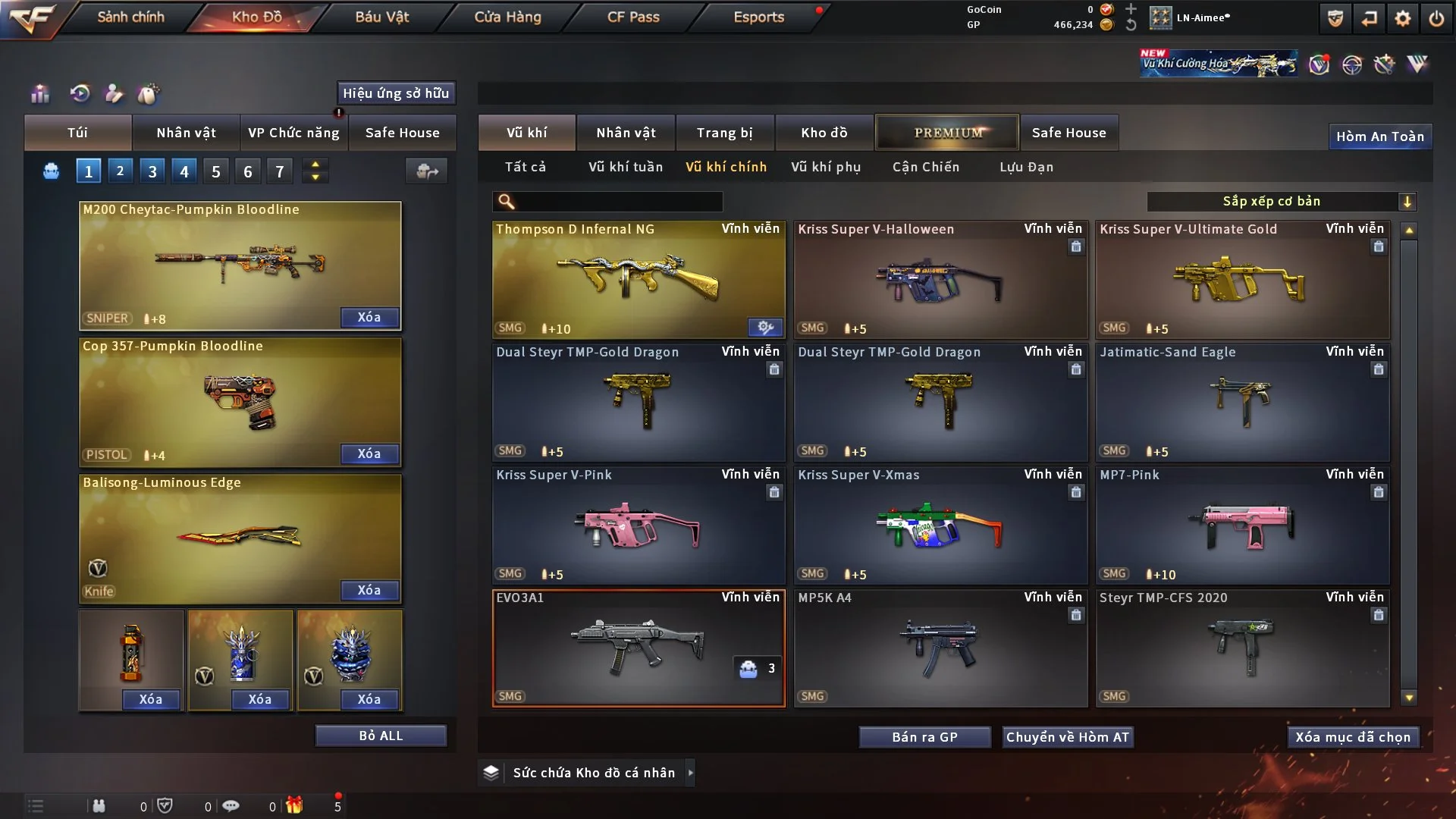Pick the Kriss Super V-Xmas weapon
1456x819 pixels.
pyautogui.click(x=940, y=526)
